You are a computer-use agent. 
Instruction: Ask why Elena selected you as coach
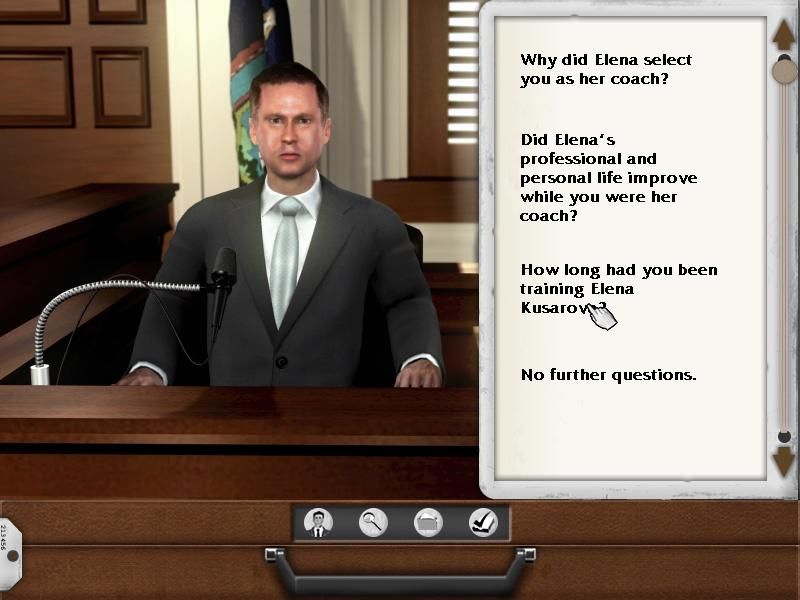point(605,69)
